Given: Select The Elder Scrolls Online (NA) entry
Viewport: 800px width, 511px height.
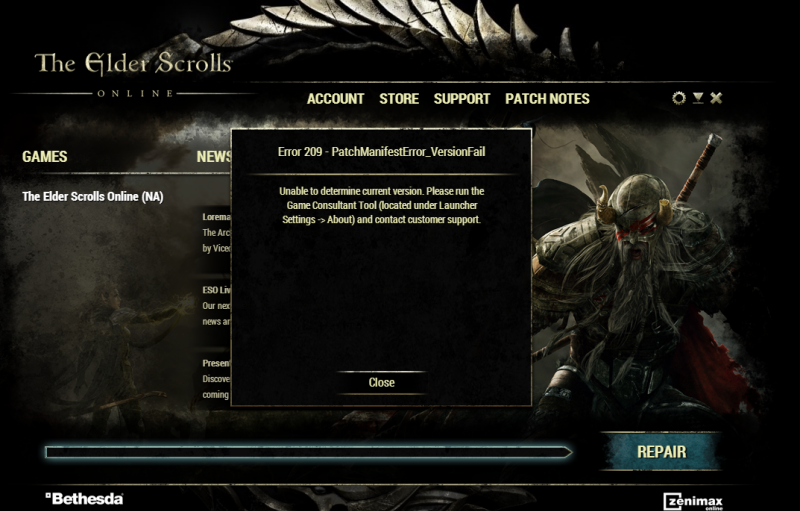Looking at the screenshot, I should pyautogui.click(x=92, y=196).
